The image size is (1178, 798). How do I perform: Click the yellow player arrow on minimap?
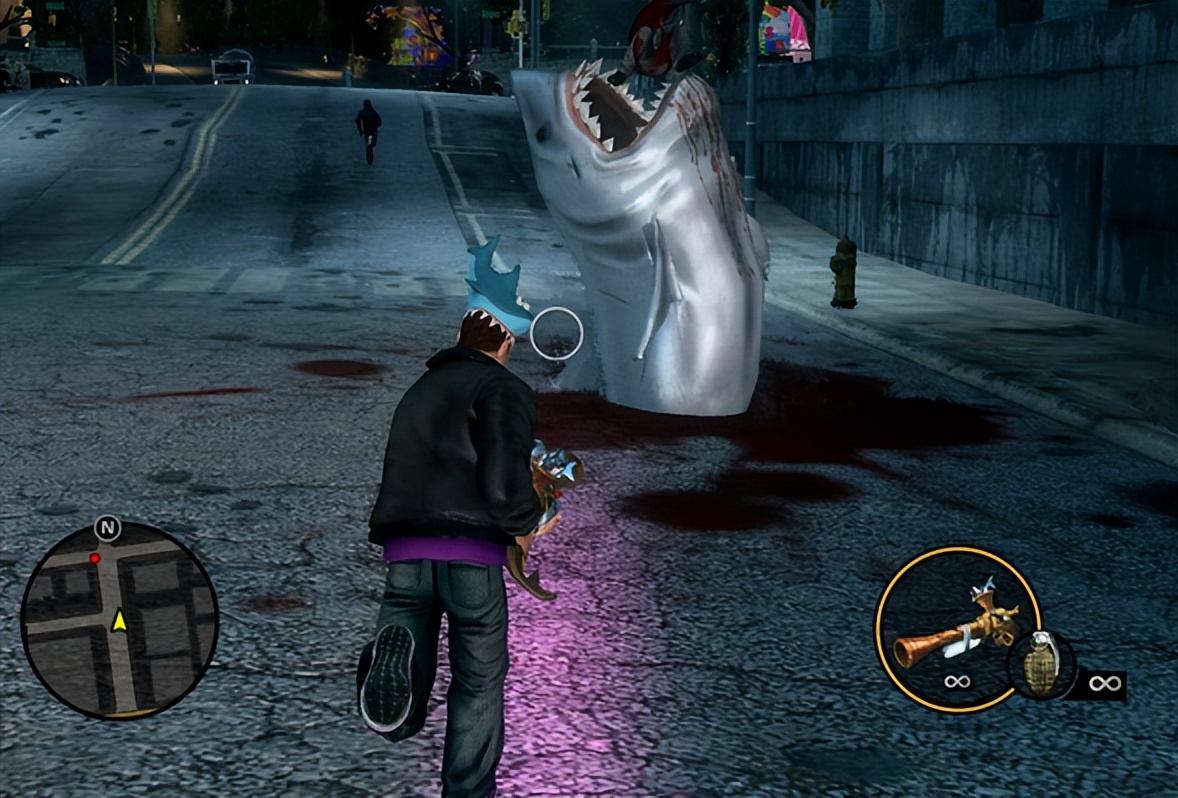(x=120, y=621)
